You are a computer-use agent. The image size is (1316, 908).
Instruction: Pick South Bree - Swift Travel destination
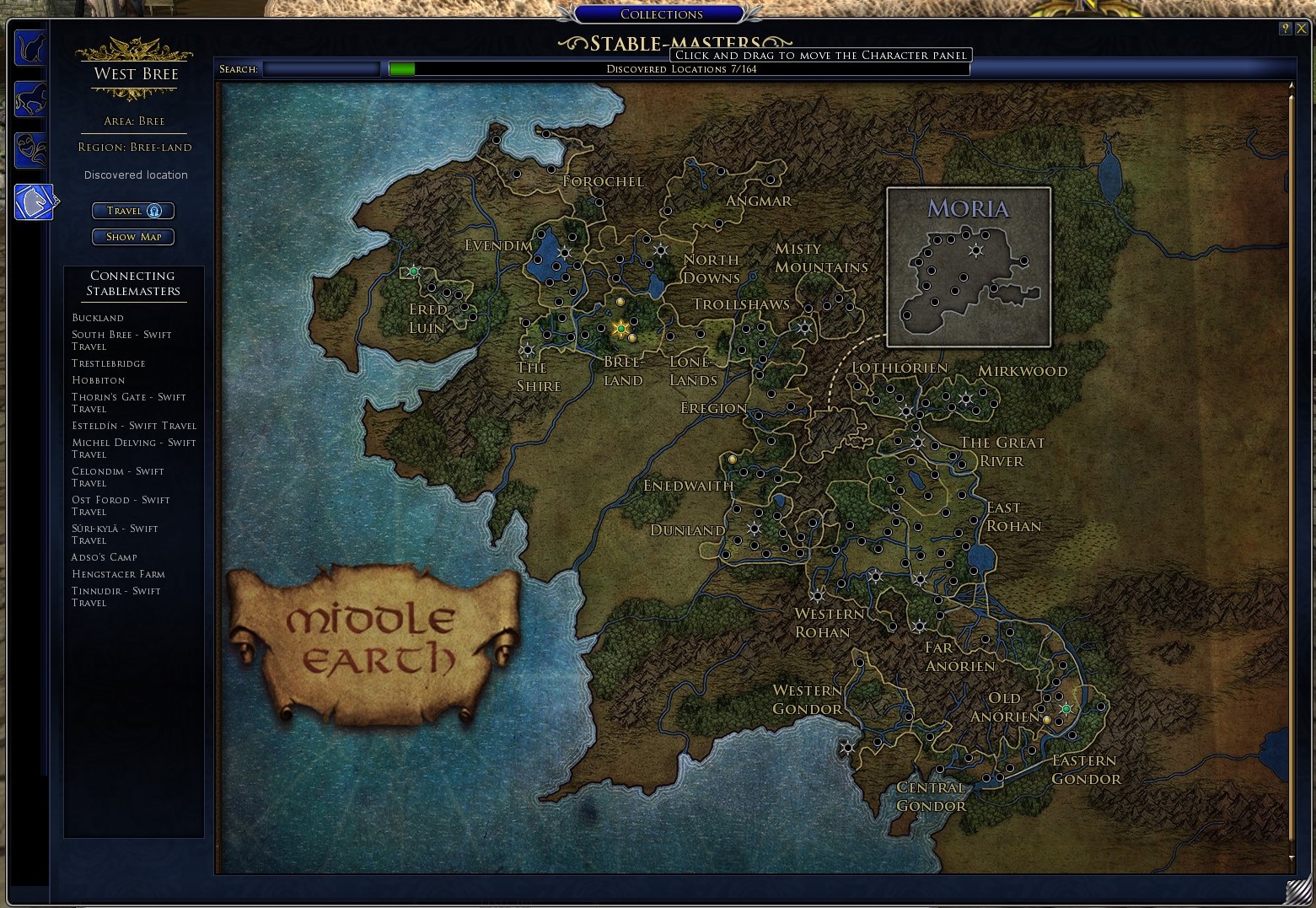point(121,341)
